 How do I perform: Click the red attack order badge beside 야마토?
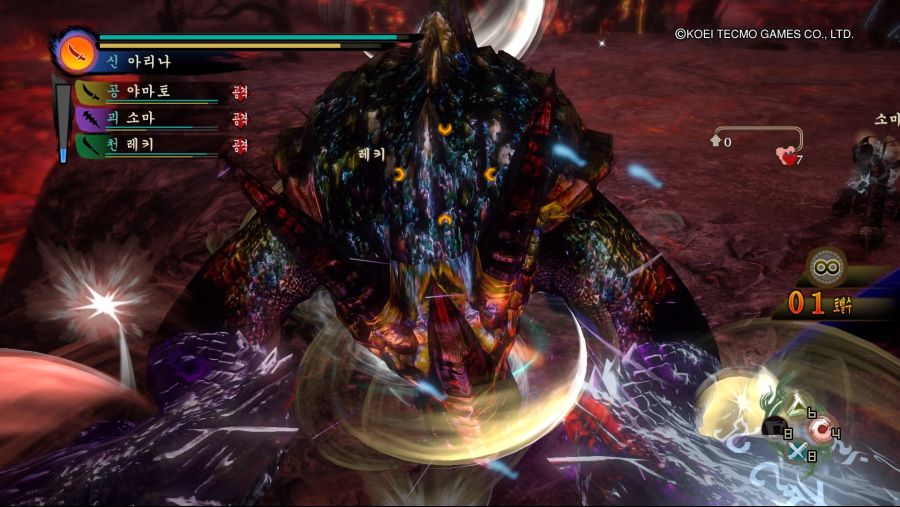click(240, 92)
